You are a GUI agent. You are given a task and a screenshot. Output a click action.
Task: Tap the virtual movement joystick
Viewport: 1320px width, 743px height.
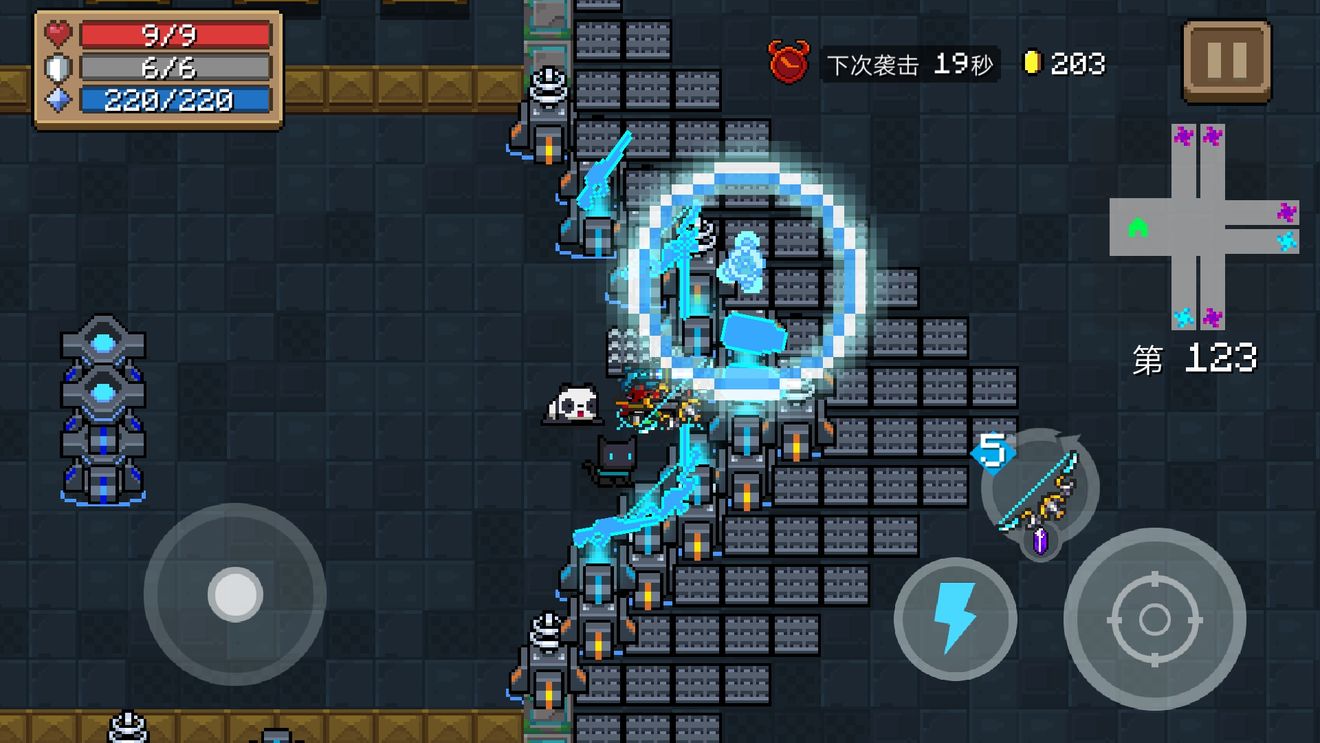click(235, 594)
